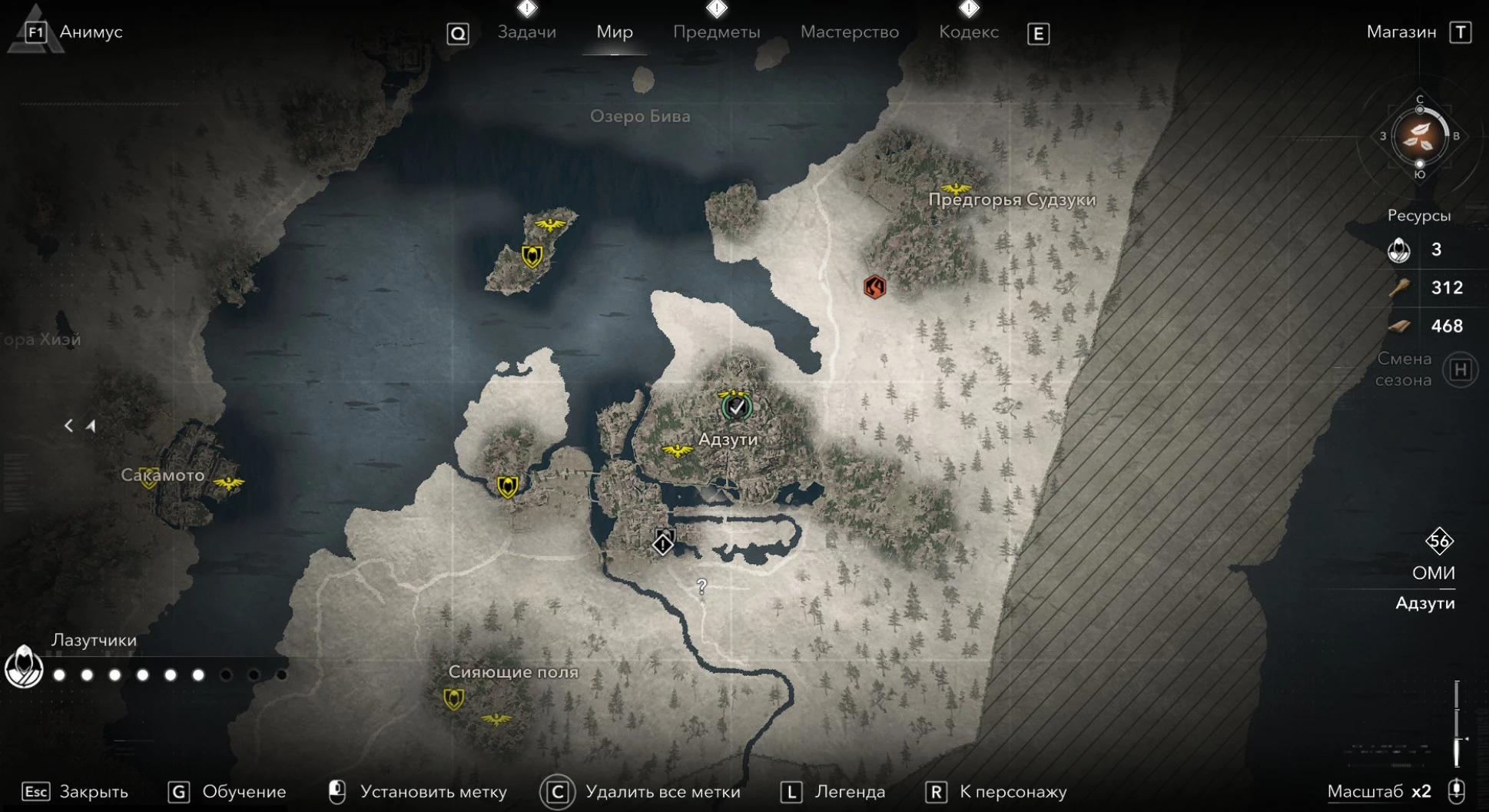This screenshot has width=1489, height=812.
Task: Open the Предметы tab
Action: click(716, 32)
